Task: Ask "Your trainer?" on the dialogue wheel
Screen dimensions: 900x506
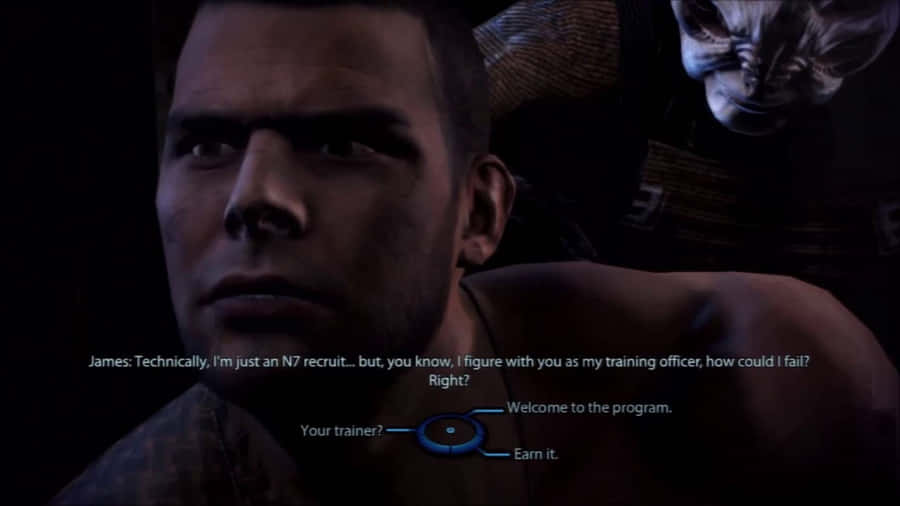Action: click(x=341, y=431)
